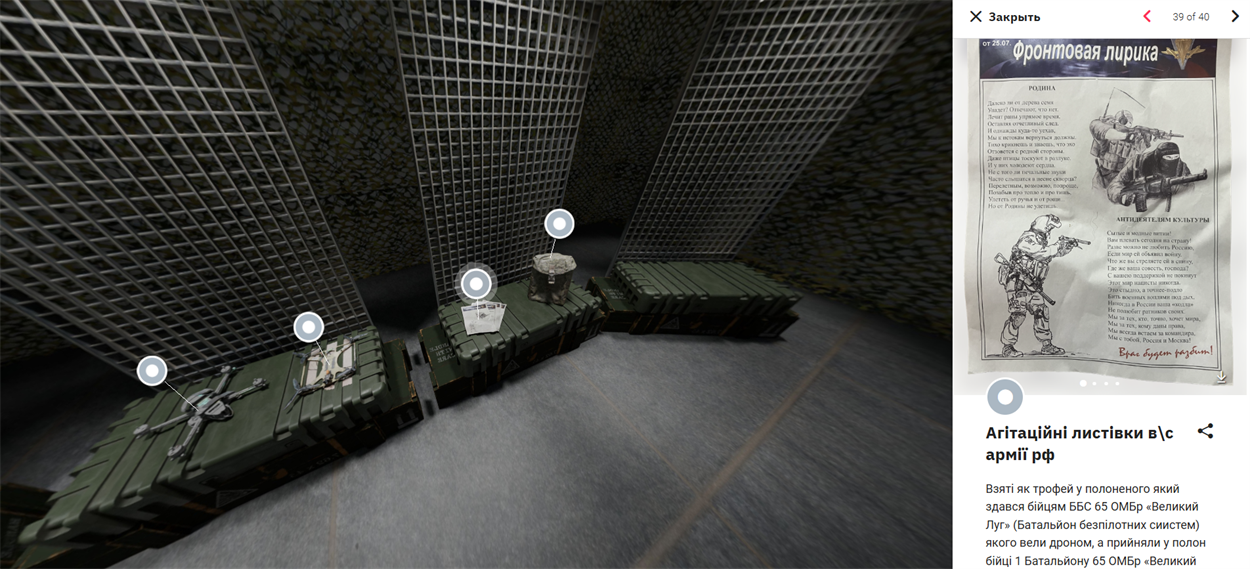Open the hotspot for the leftmost quadcopter drone
This screenshot has height=569, width=1250.
(152, 371)
